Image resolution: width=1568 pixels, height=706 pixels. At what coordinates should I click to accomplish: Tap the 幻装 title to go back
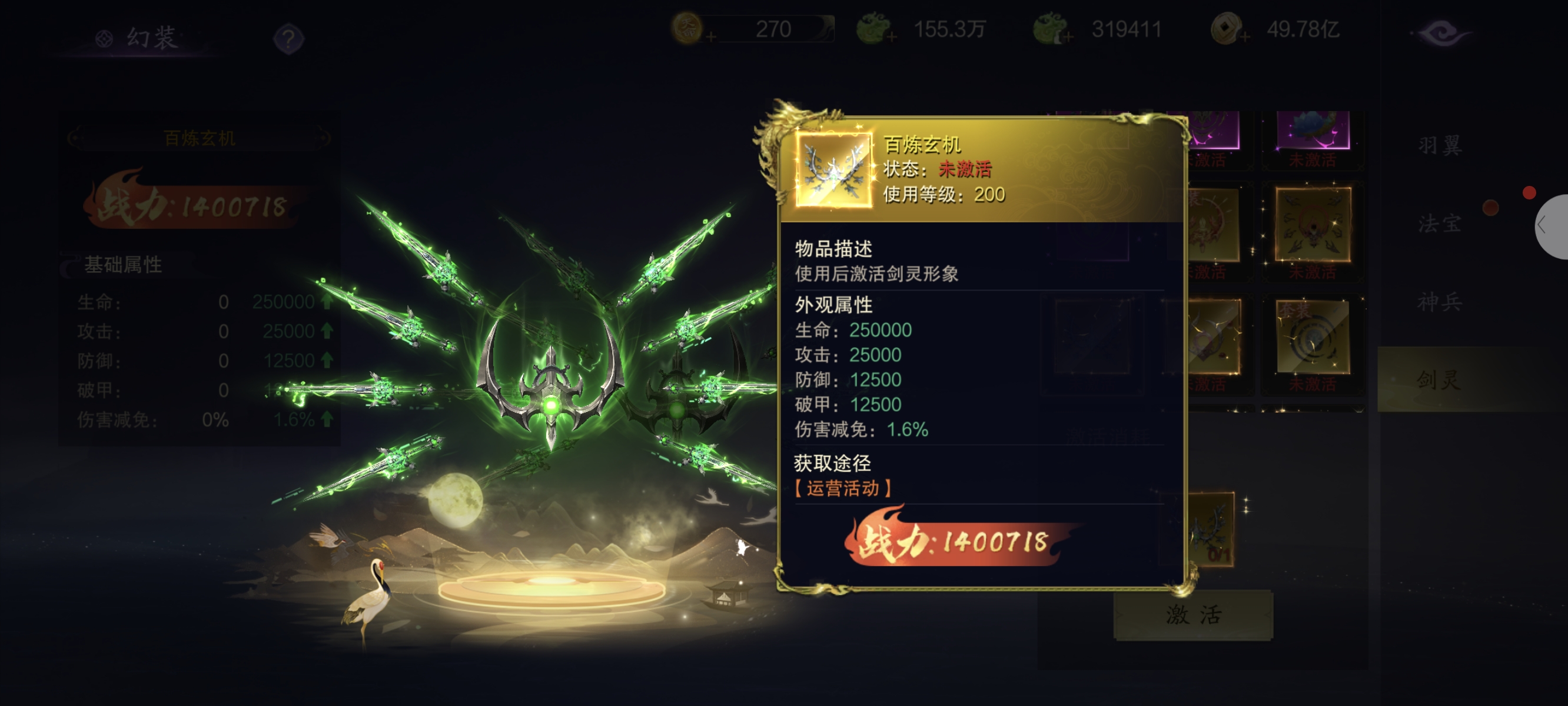click(139, 38)
